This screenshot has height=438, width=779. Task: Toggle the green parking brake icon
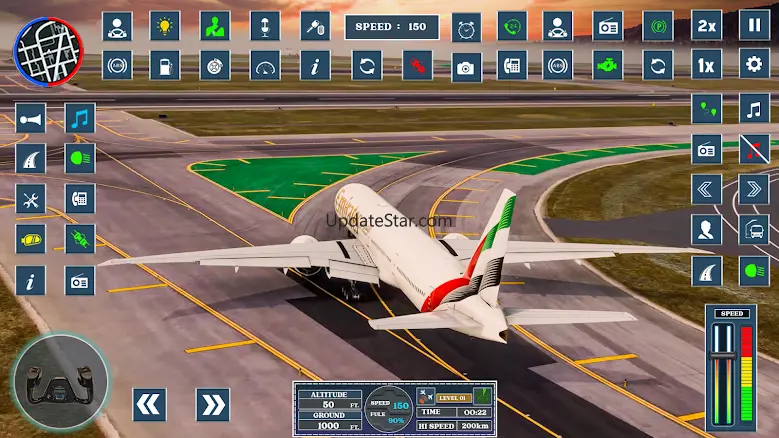click(x=657, y=26)
